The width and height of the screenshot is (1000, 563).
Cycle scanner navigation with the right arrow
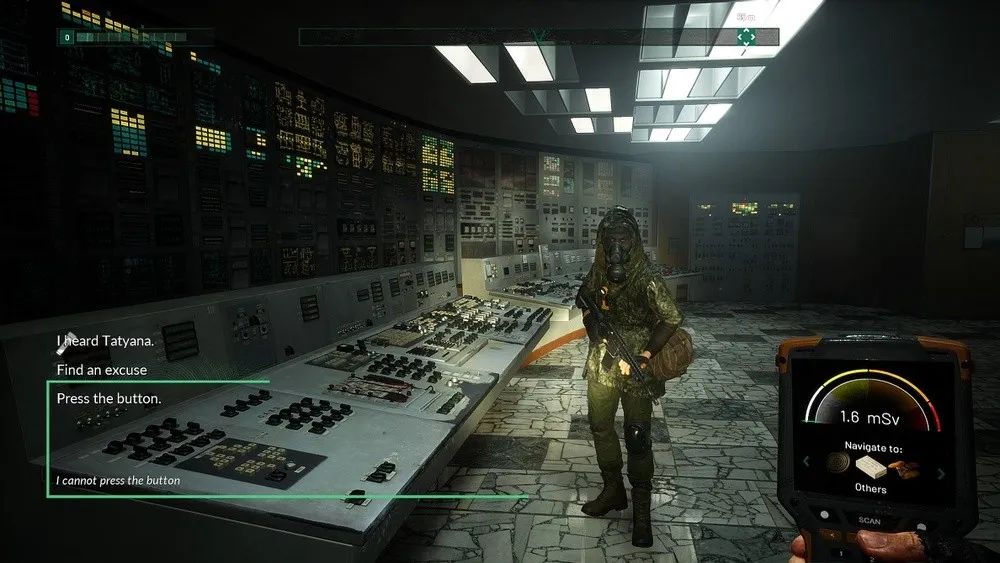coord(940,473)
